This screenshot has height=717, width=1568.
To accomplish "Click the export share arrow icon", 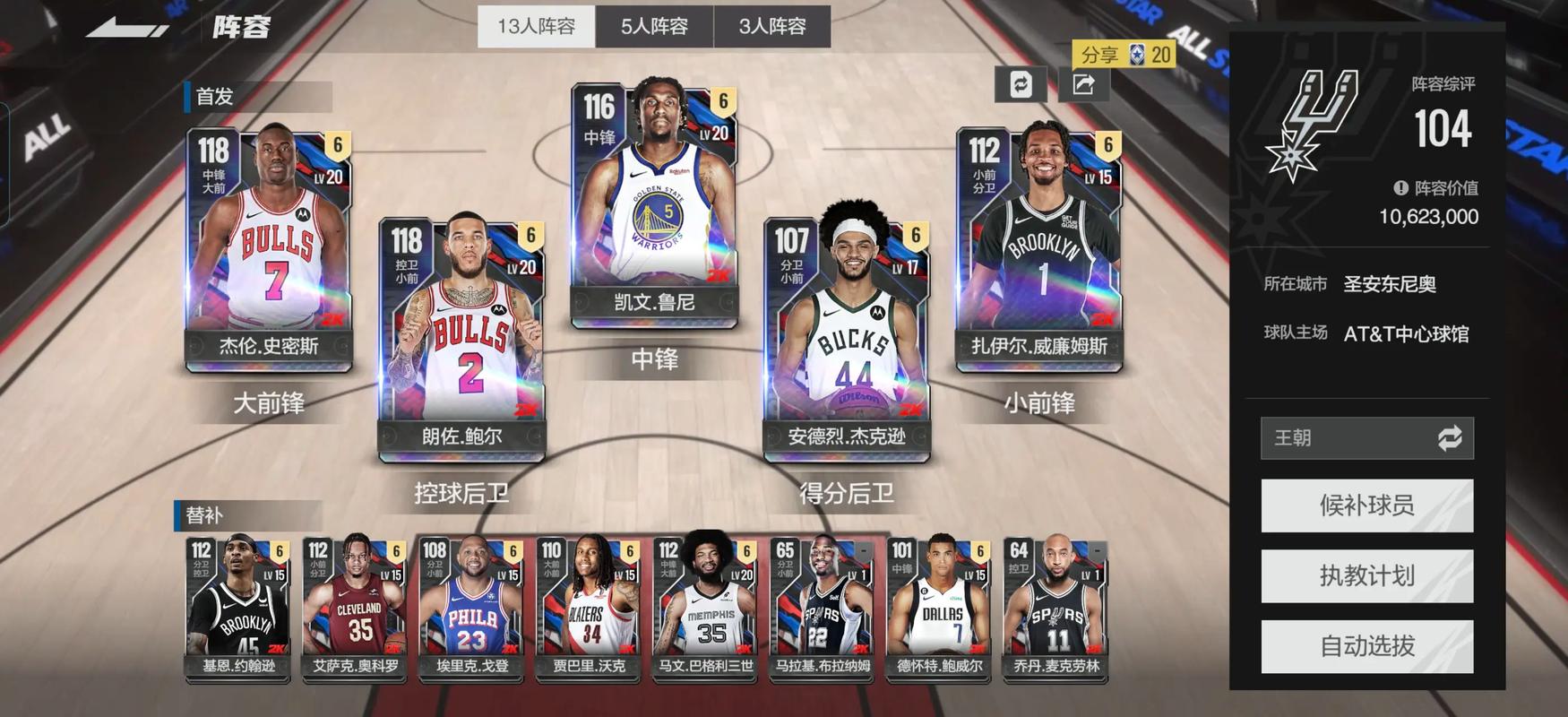I will [x=1083, y=82].
